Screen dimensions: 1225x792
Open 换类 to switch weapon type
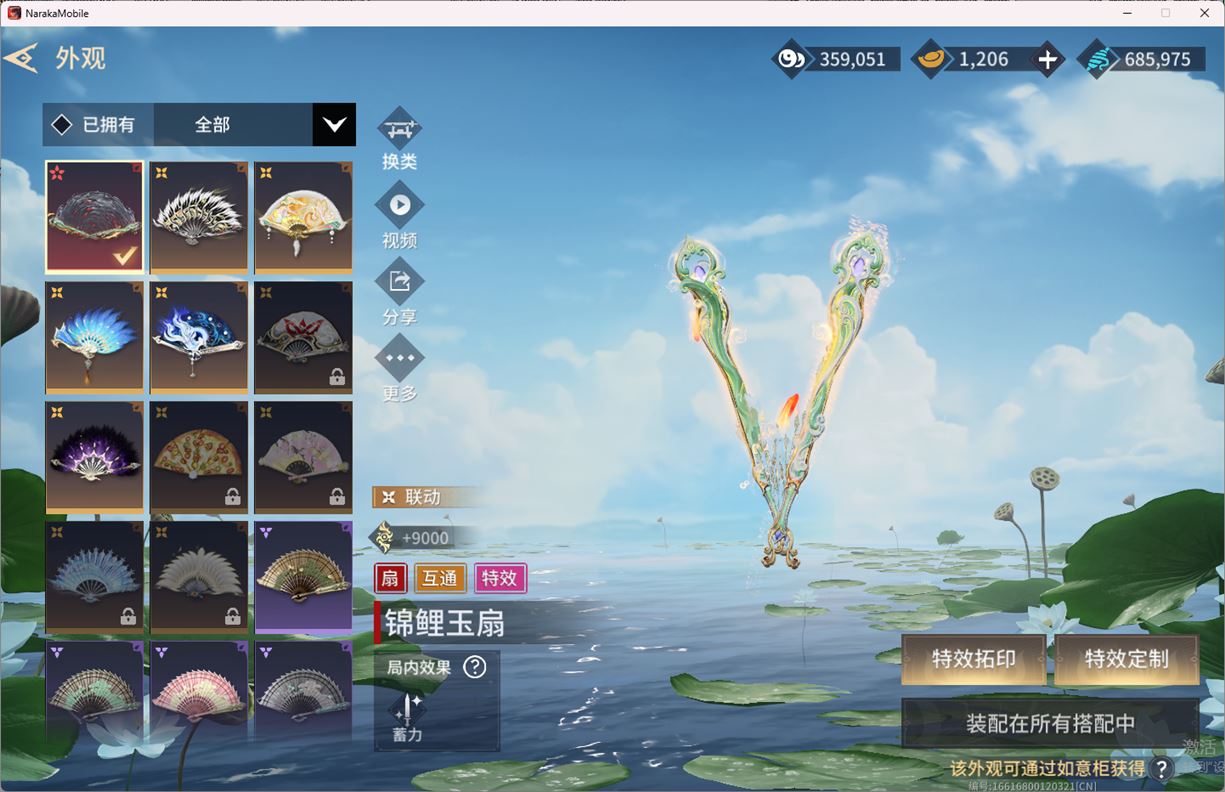pos(399,130)
